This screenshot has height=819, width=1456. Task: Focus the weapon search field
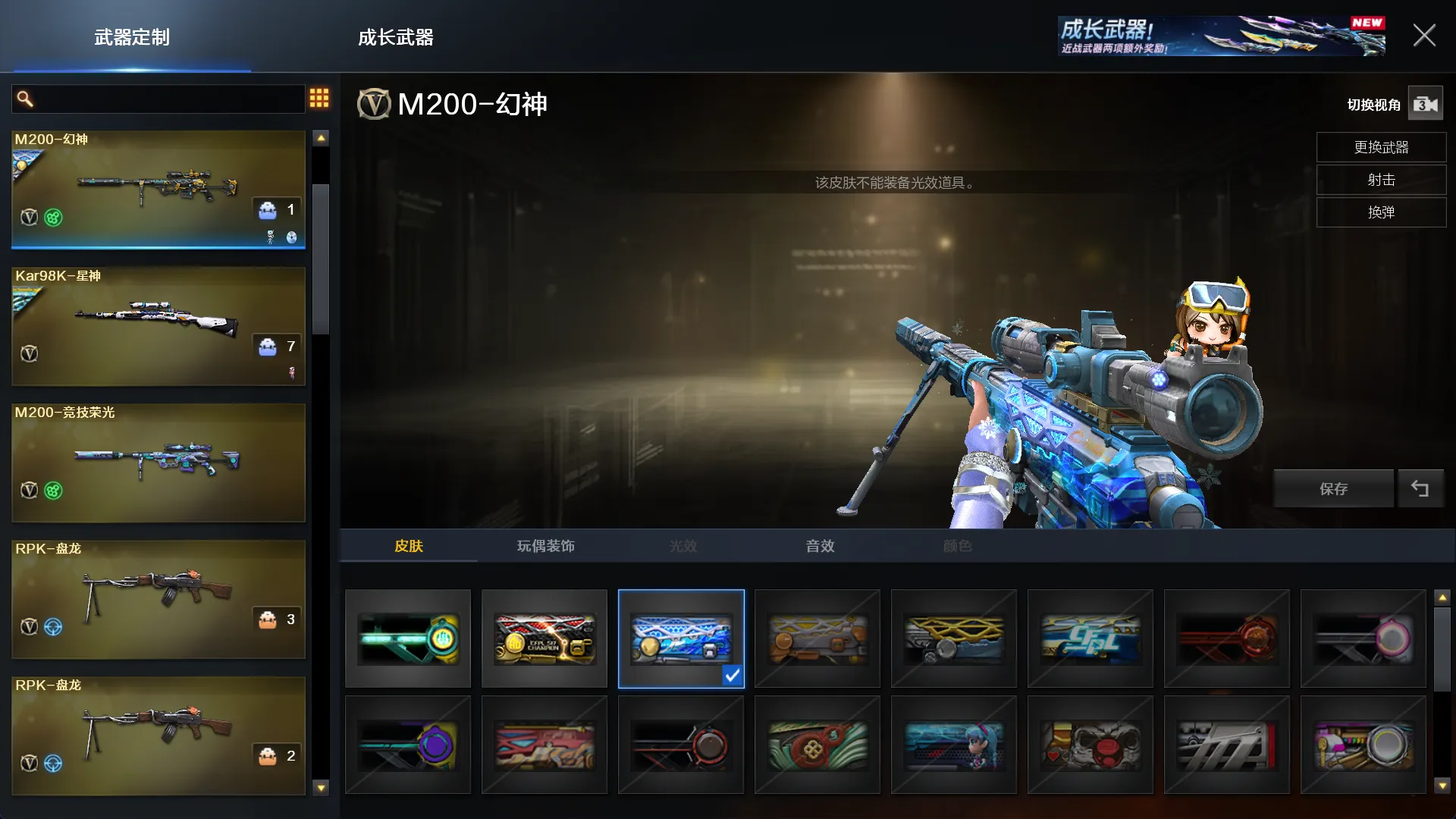tap(159, 99)
